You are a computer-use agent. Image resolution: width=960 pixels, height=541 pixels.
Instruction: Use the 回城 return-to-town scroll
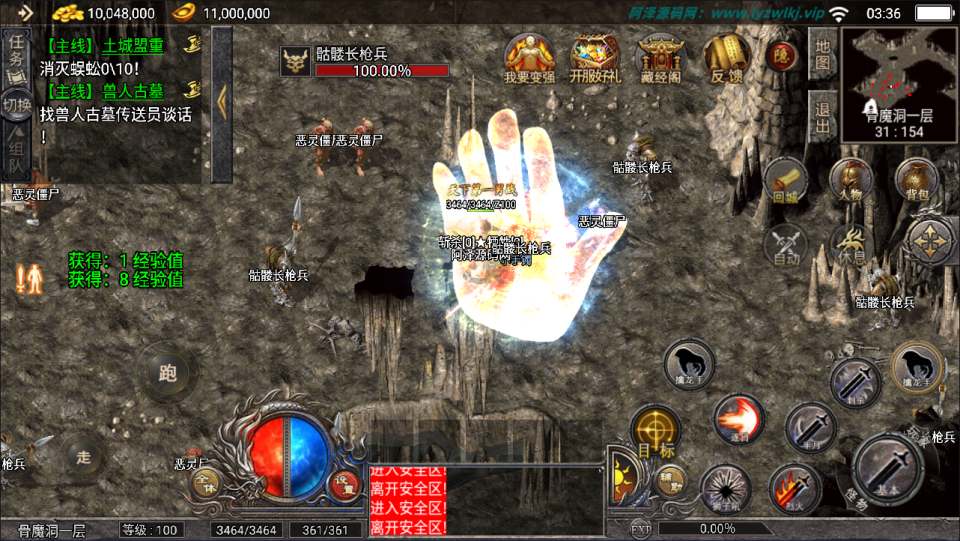786,180
